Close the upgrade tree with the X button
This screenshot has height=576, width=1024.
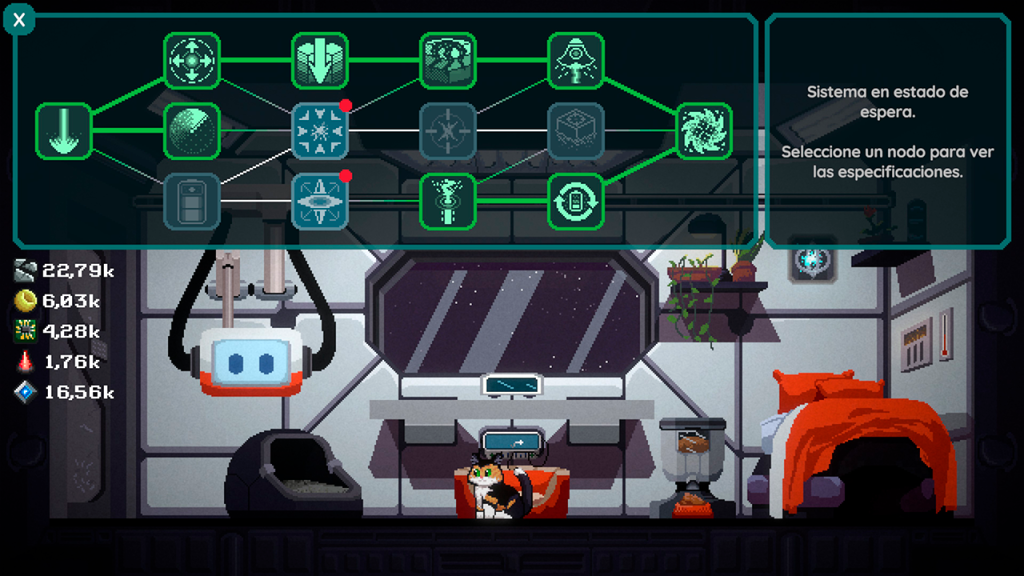coord(19,19)
